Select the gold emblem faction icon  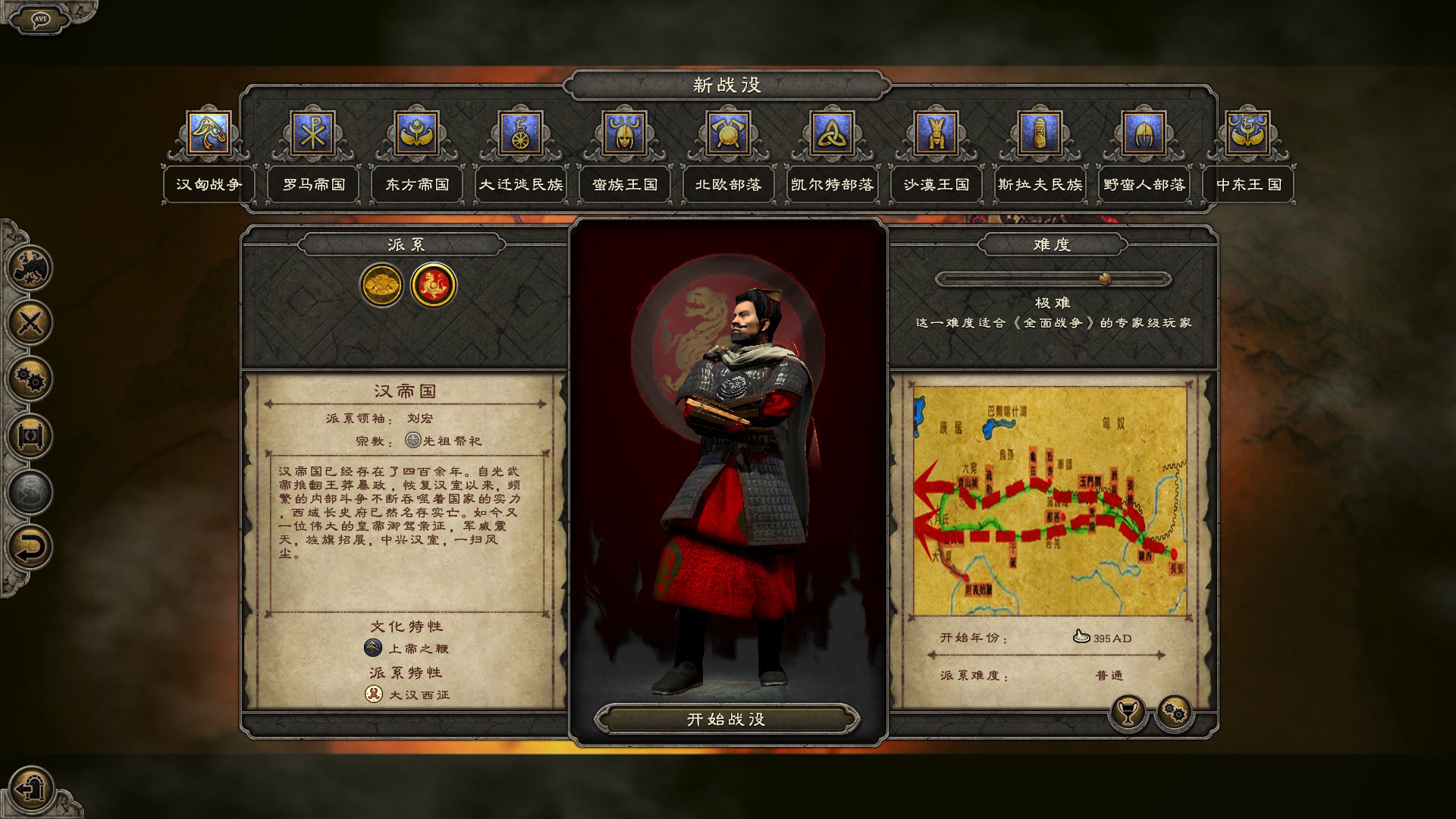point(381,285)
